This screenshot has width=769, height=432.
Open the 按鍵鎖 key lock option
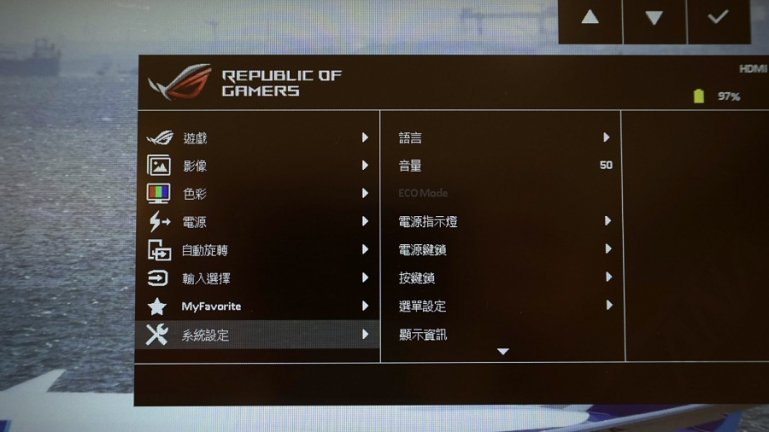click(x=416, y=278)
